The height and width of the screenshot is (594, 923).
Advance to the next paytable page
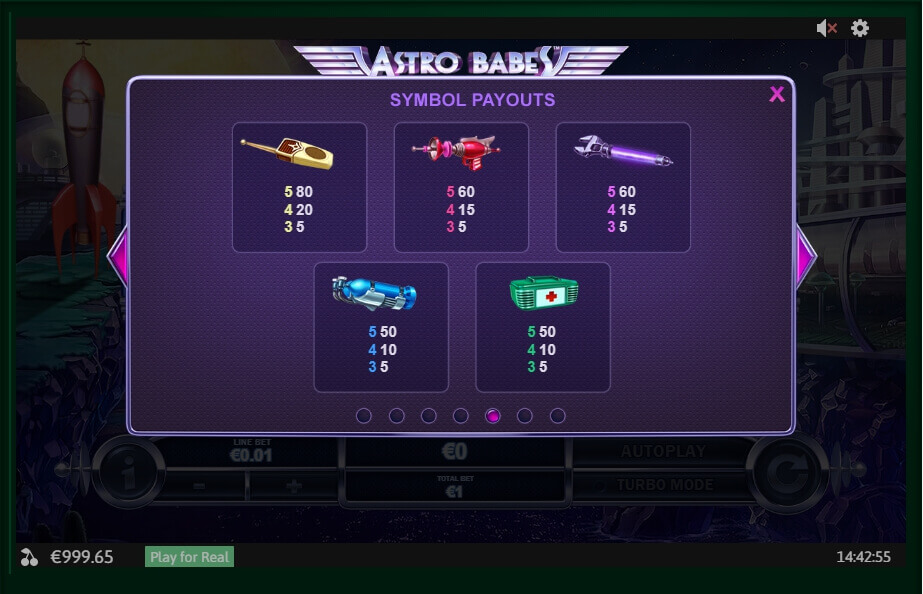tap(805, 257)
